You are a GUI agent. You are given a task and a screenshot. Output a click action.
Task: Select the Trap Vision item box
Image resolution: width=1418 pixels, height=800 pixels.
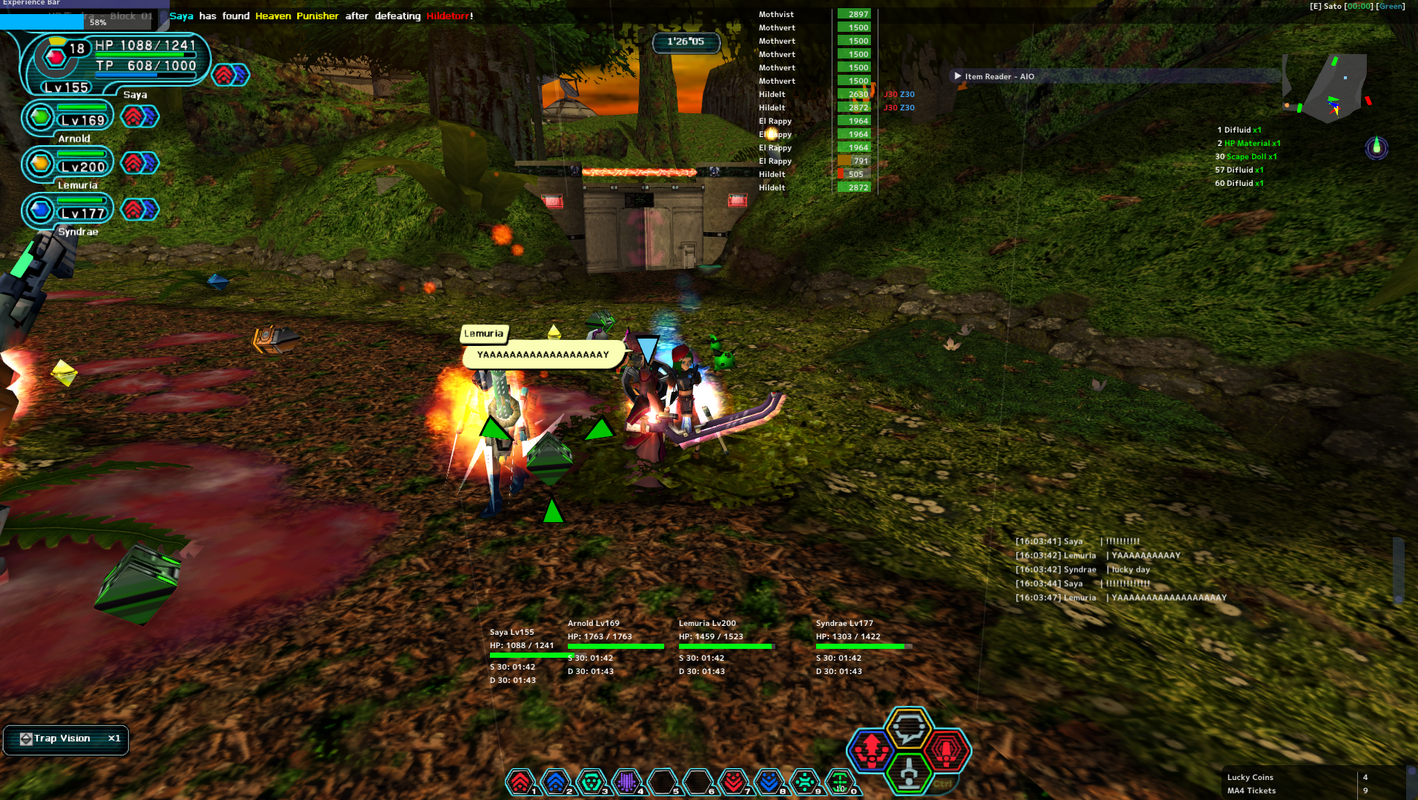pos(66,739)
